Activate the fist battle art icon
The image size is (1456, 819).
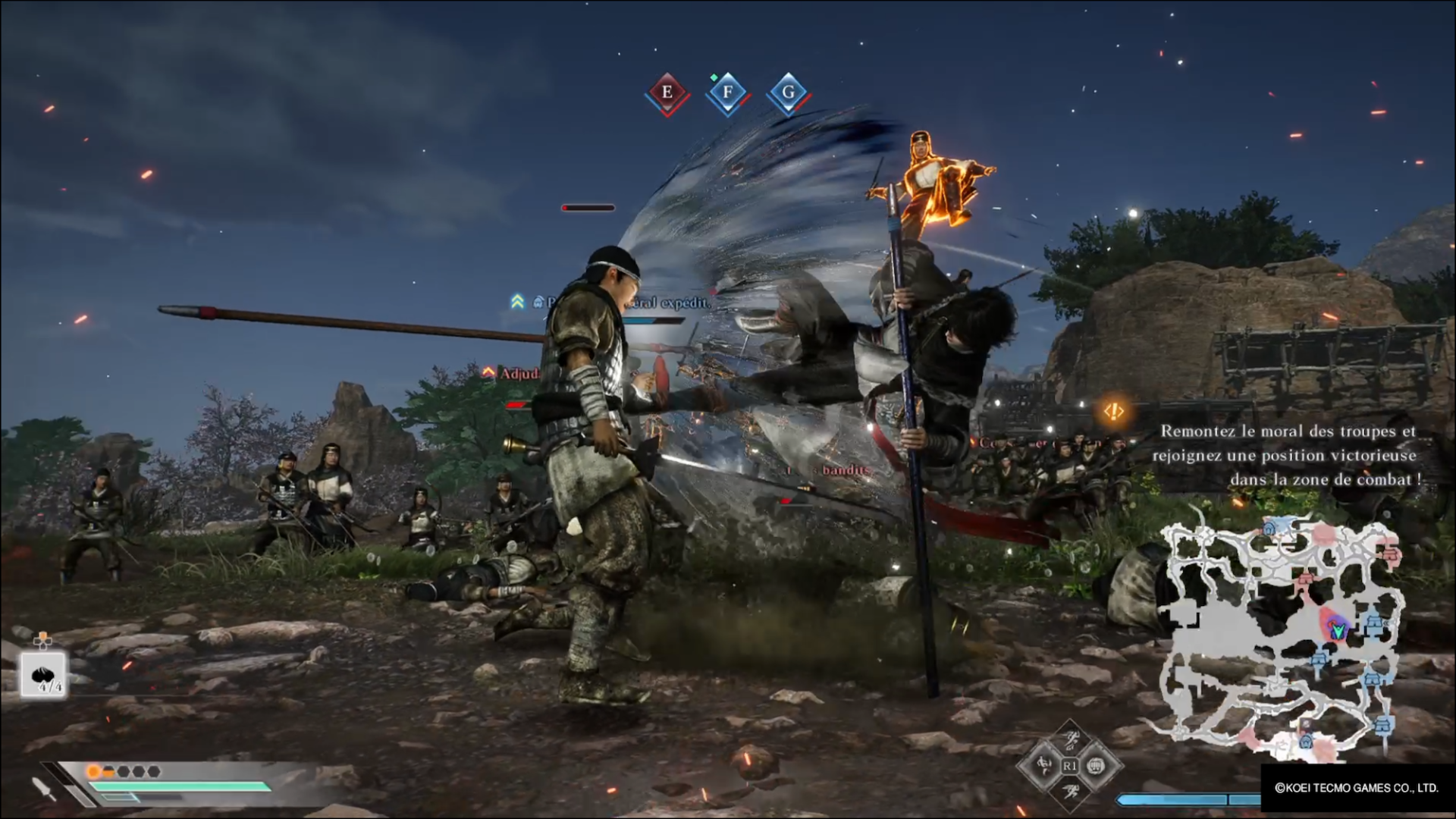click(x=1096, y=766)
